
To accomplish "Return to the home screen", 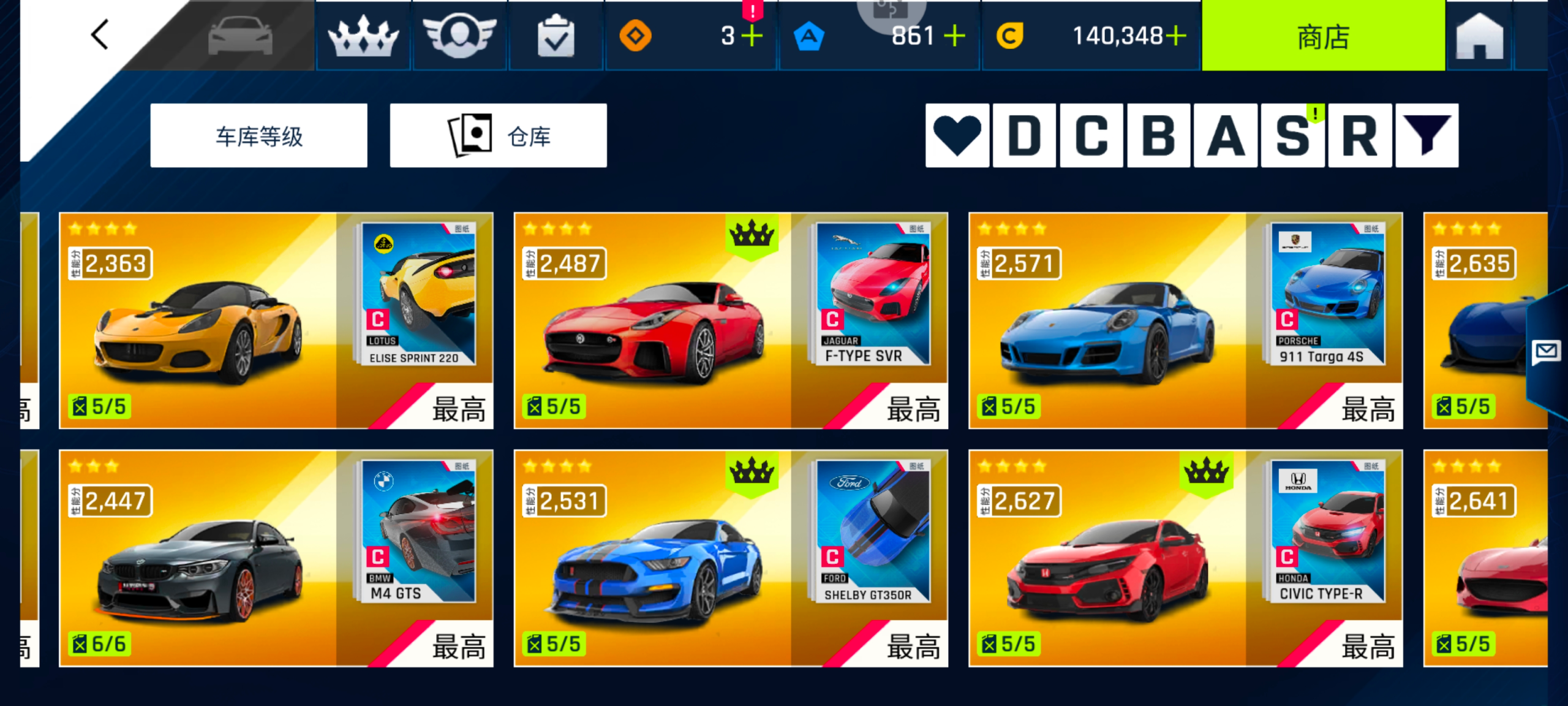I will pos(1479,37).
